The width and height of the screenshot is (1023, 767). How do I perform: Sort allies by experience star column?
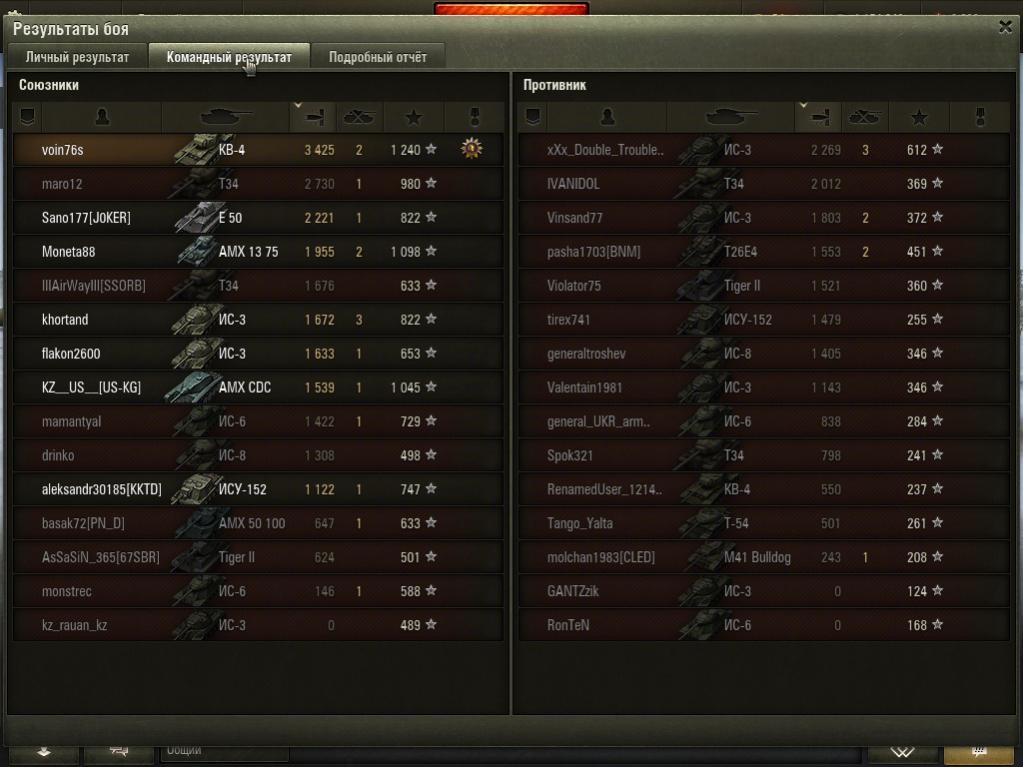(x=413, y=117)
